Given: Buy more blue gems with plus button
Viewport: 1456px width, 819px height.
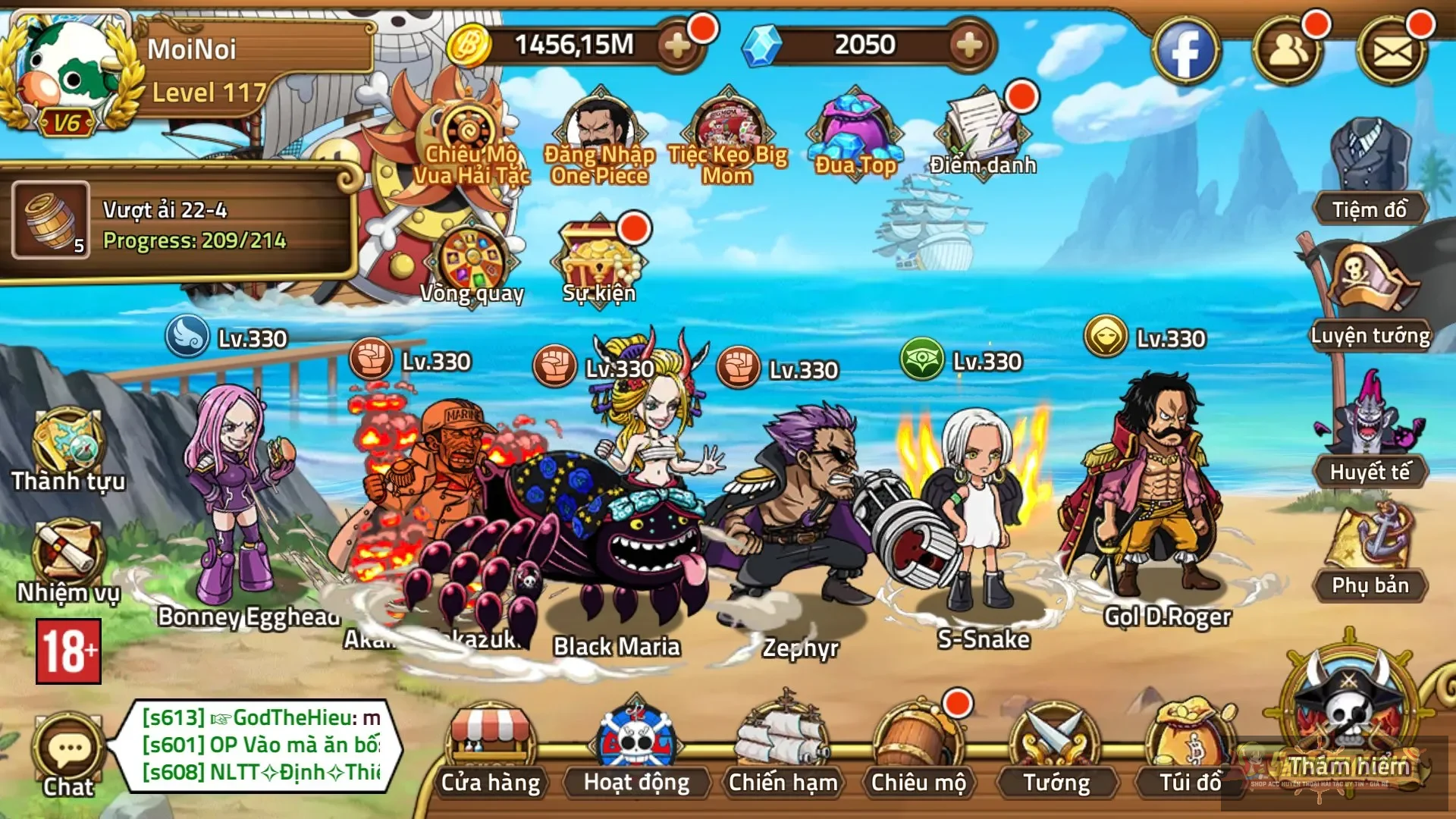Looking at the screenshot, I should pyautogui.click(x=969, y=45).
